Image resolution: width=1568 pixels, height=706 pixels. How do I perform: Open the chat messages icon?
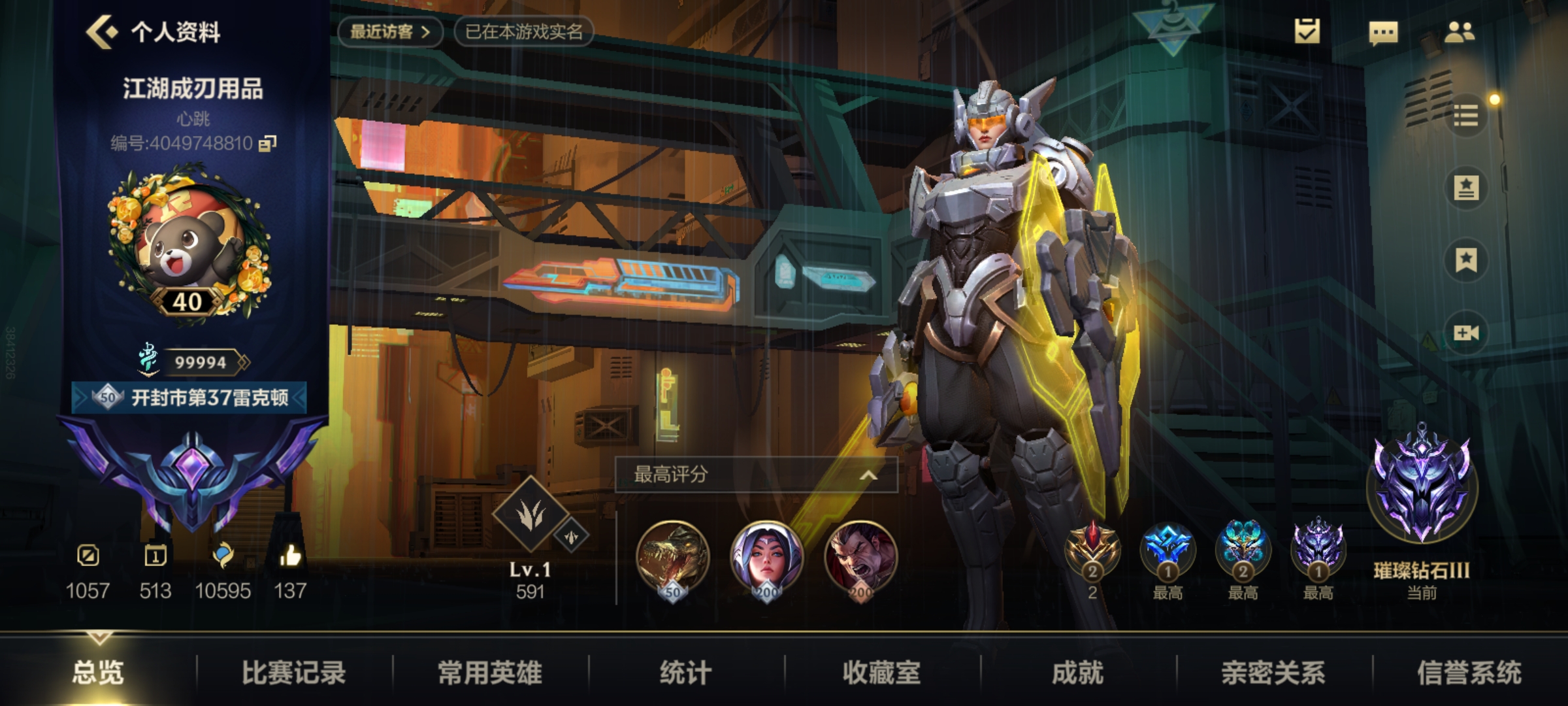point(1383,32)
